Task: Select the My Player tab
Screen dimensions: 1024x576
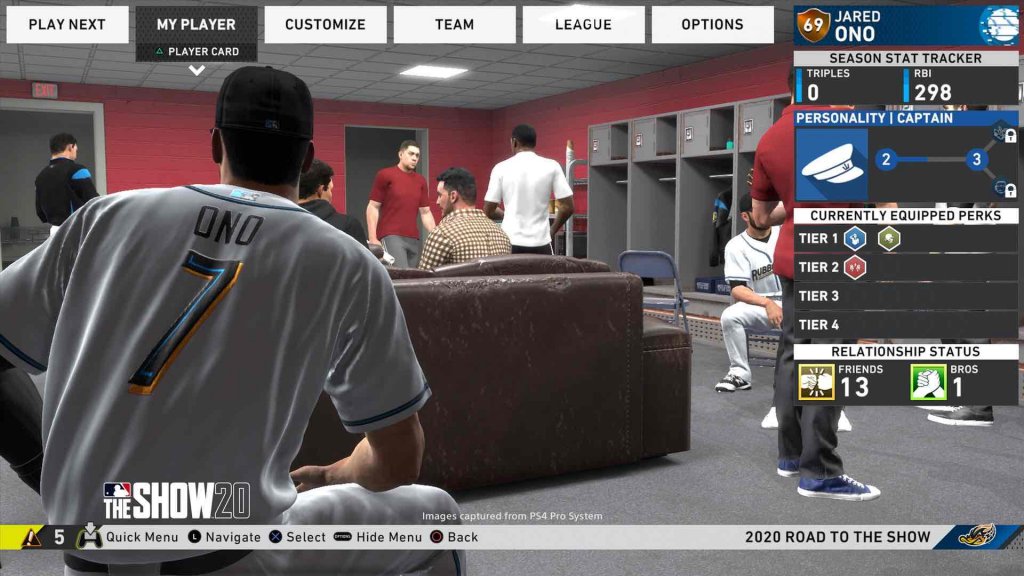Action: pyautogui.click(x=196, y=24)
